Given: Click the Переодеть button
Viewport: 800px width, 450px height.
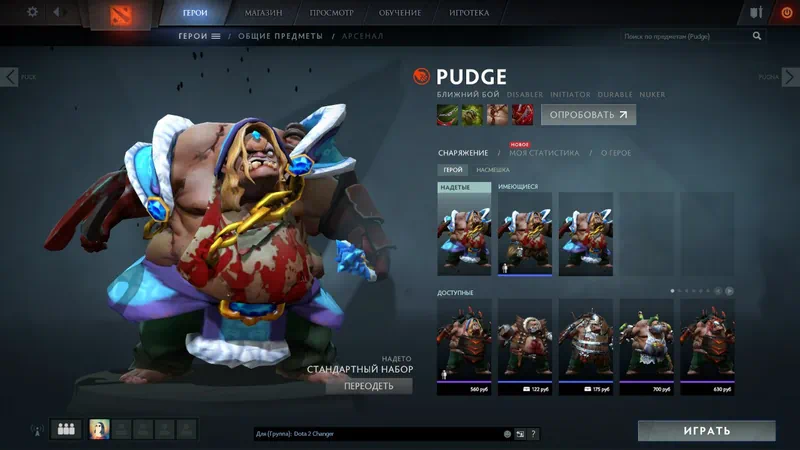Looking at the screenshot, I should [368, 386].
